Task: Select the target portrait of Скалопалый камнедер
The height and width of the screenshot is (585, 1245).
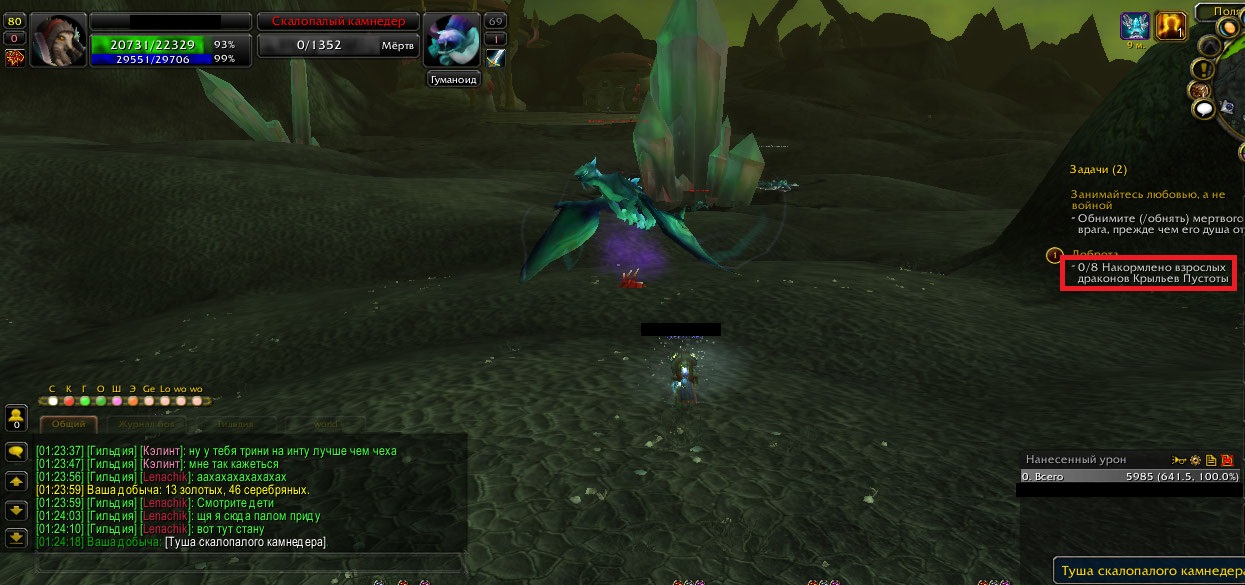Action: click(x=454, y=42)
